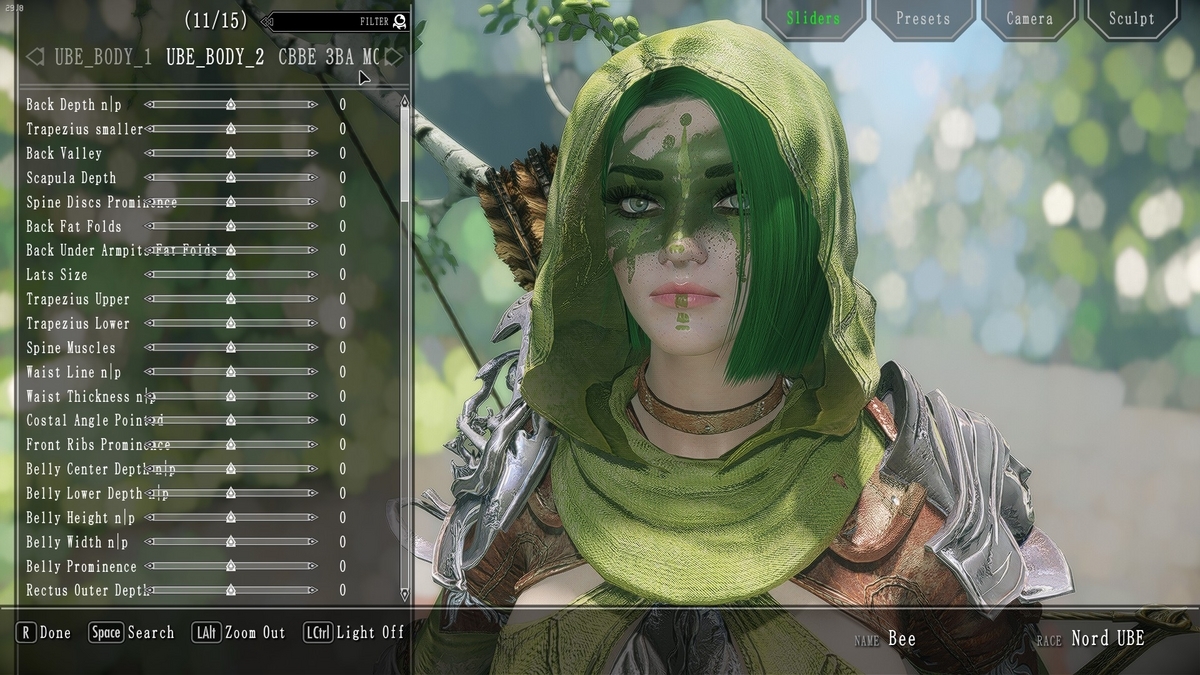
Task: Select the Sculpt tab
Action: click(x=1131, y=19)
